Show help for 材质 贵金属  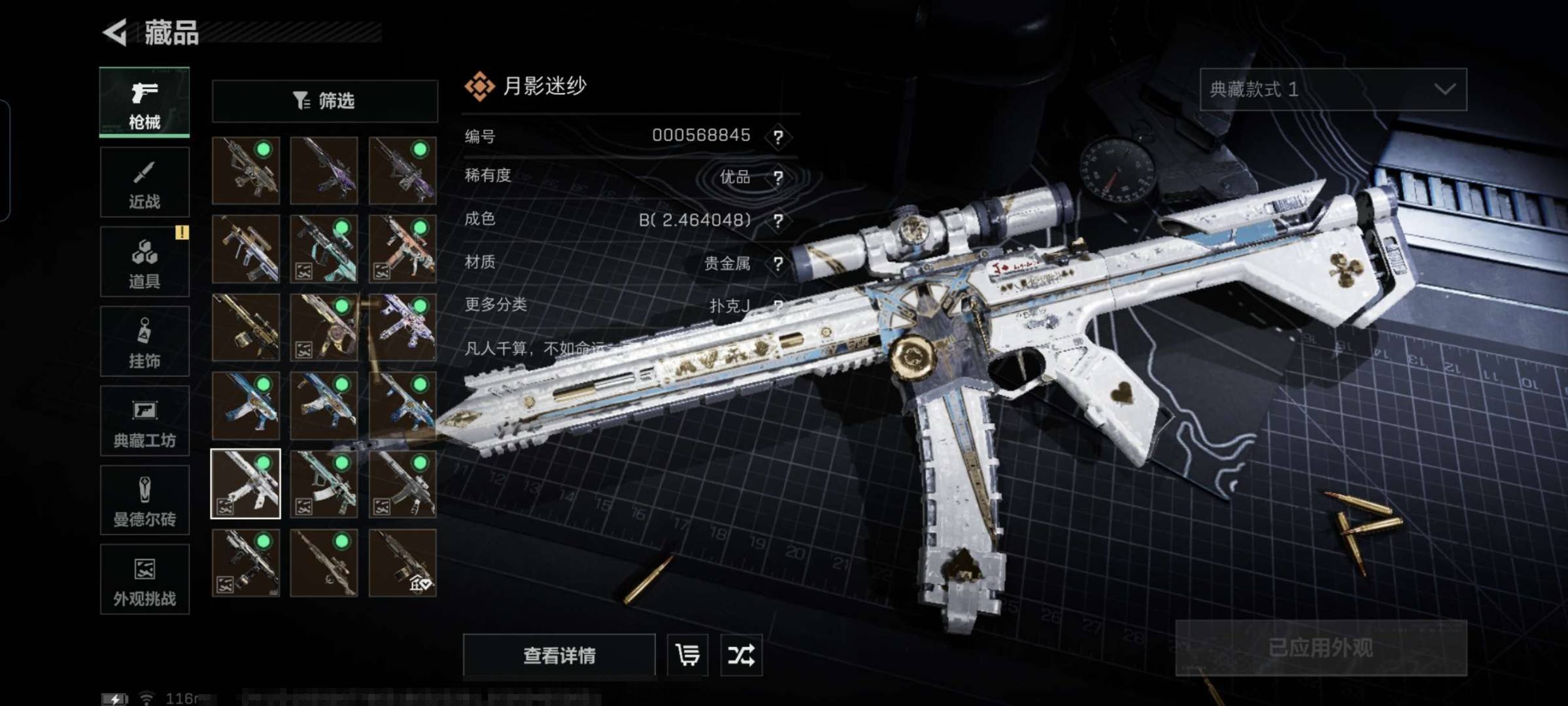[x=778, y=264]
